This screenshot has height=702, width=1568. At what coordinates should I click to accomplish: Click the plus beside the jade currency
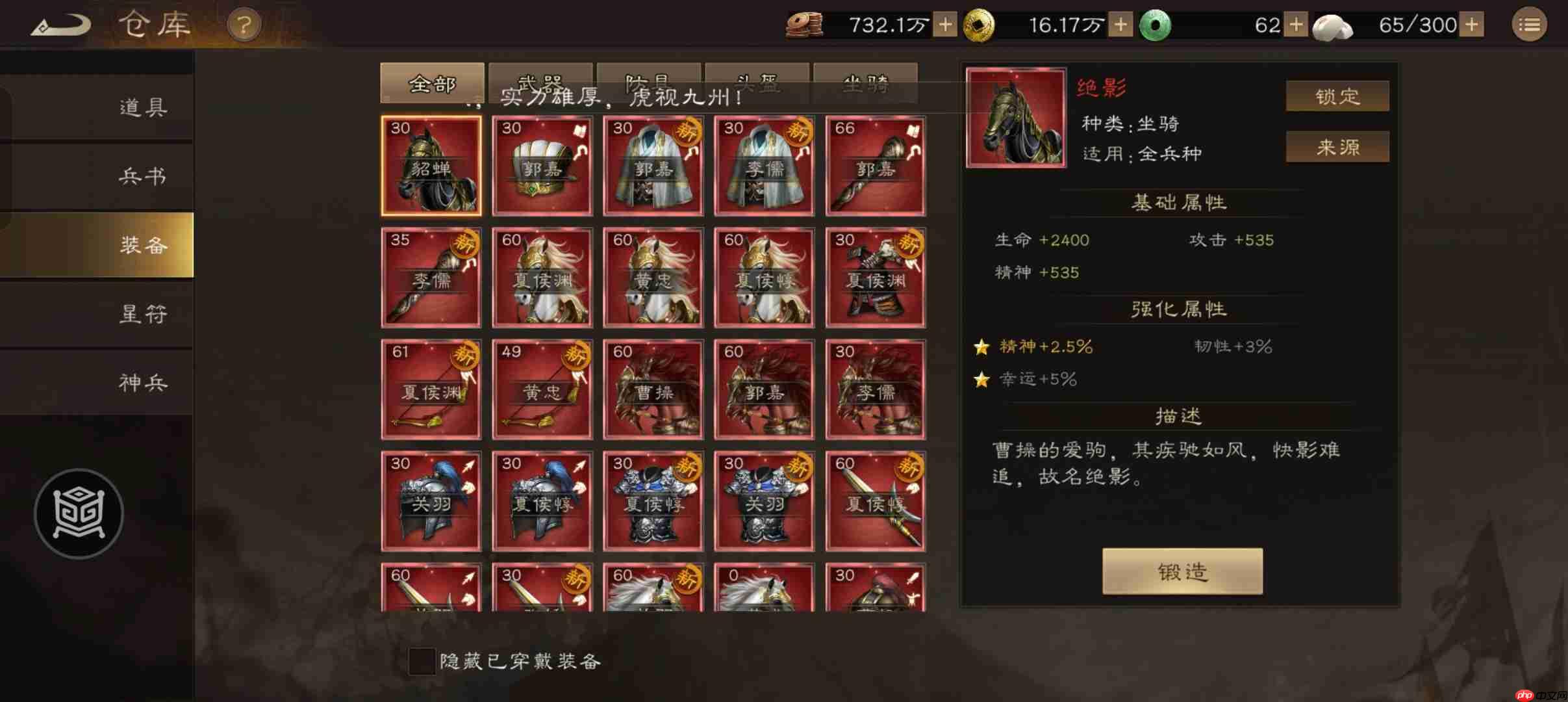click(x=1297, y=24)
